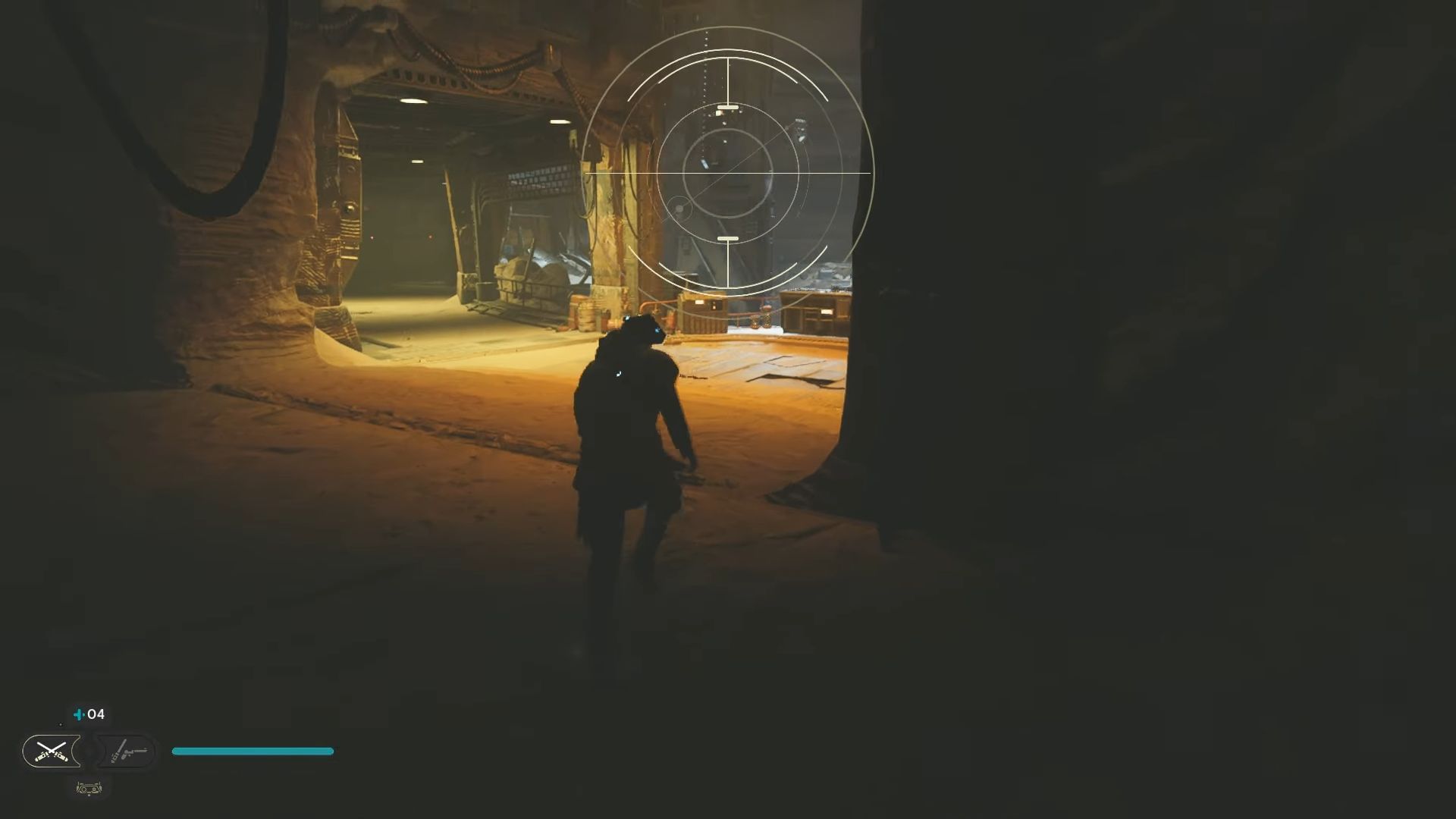Click the teal stim canister icon
This screenshot has height=819, width=1456.
click(x=77, y=714)
